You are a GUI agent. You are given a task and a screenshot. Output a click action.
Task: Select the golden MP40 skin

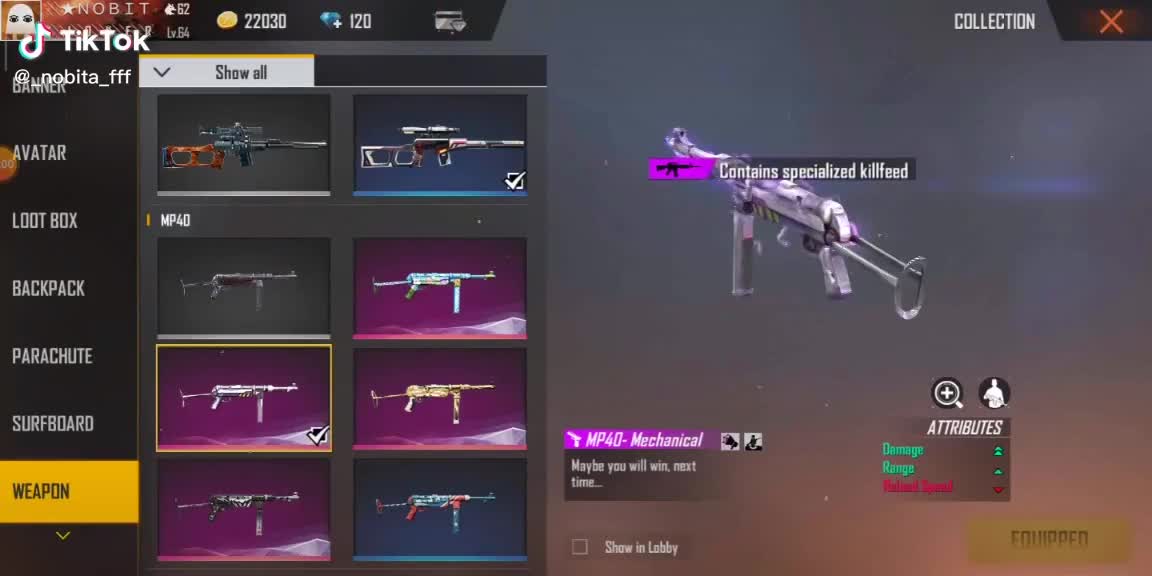coord(439,396)
